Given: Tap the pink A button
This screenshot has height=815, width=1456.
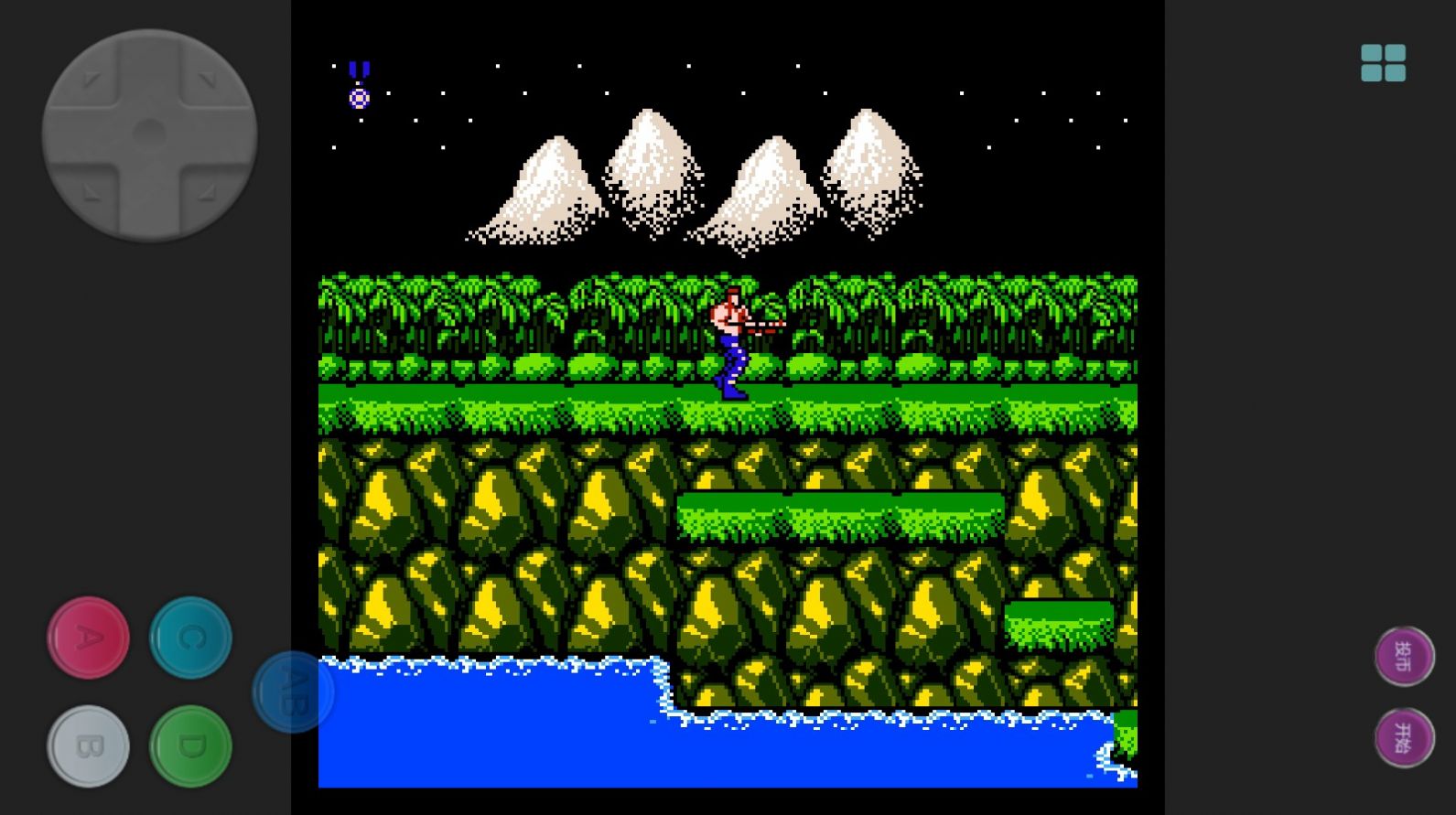Looking at the screenshot, I should tap(88, 638).
